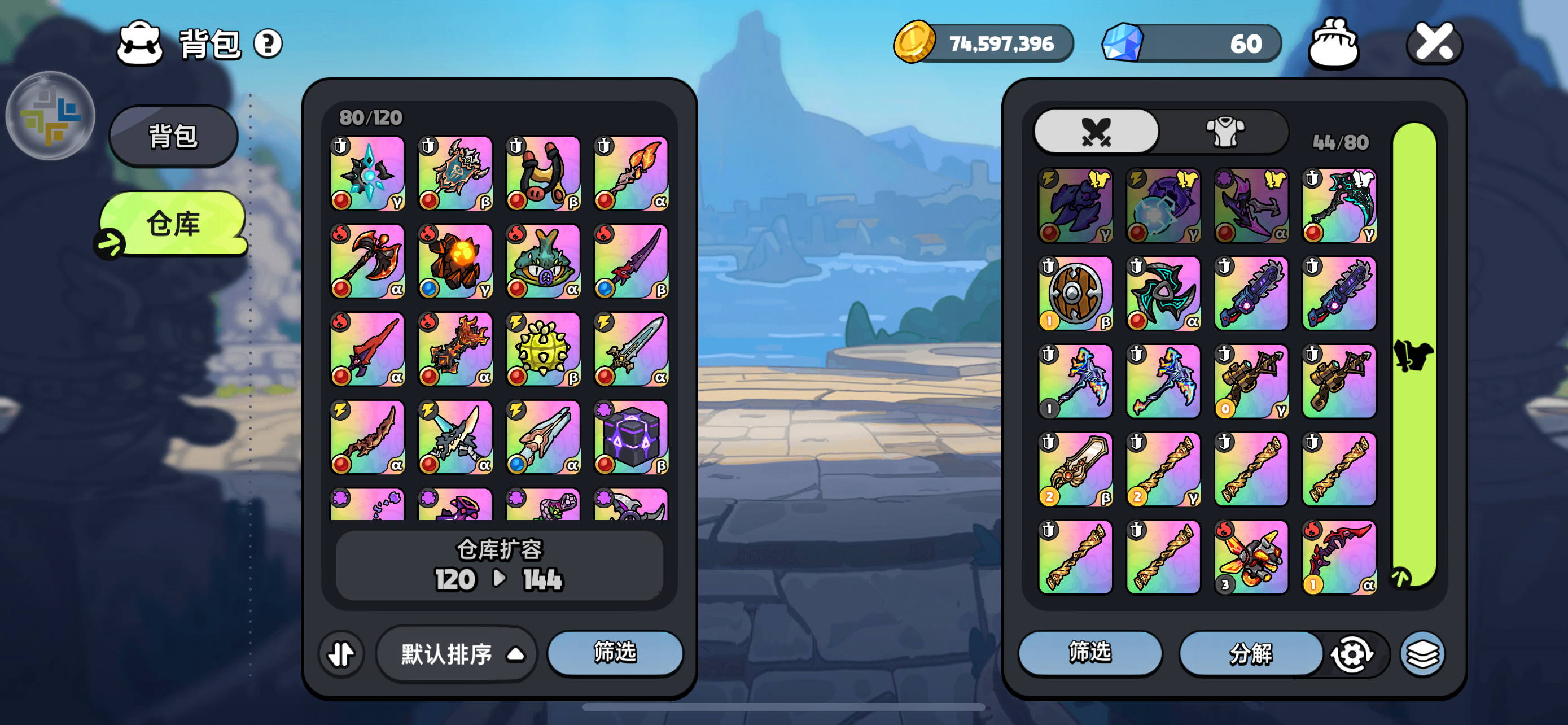This screenshot has height=725, width=1568.
Task: Select the slingshot weapon in warehouse
Action: (543, 173)
